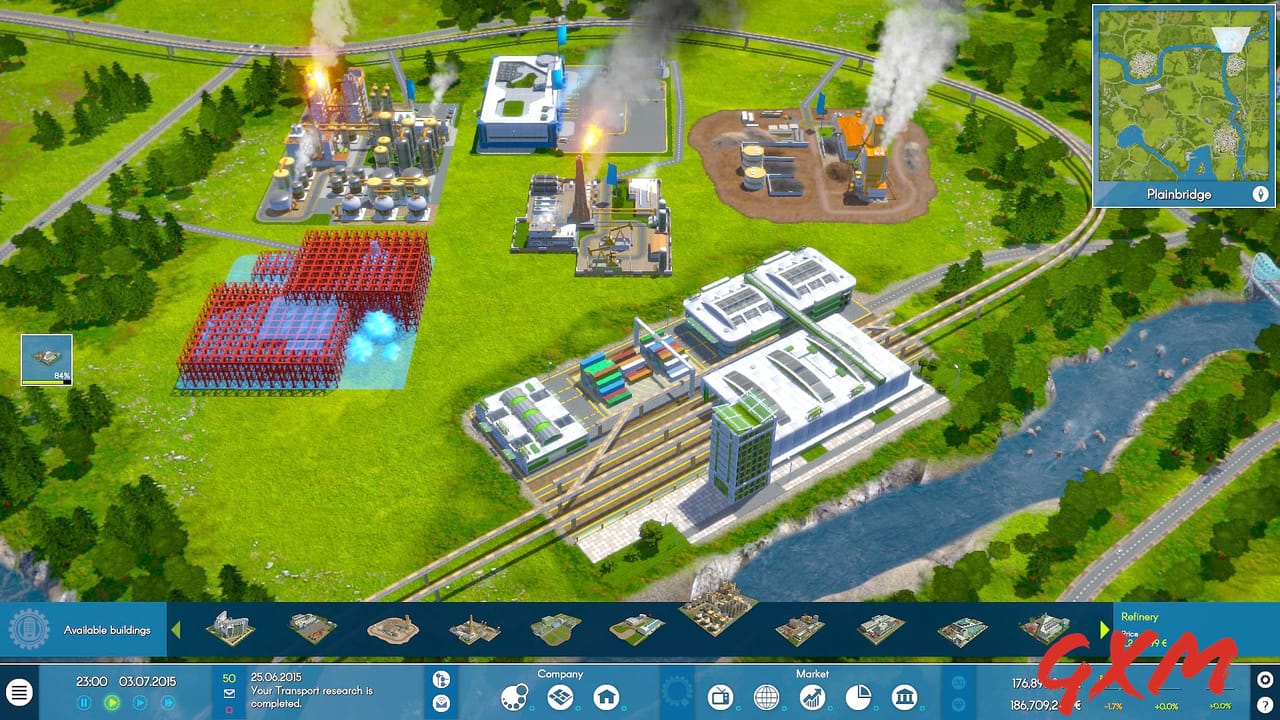Open the envelope showing 50 notifications

229,693
